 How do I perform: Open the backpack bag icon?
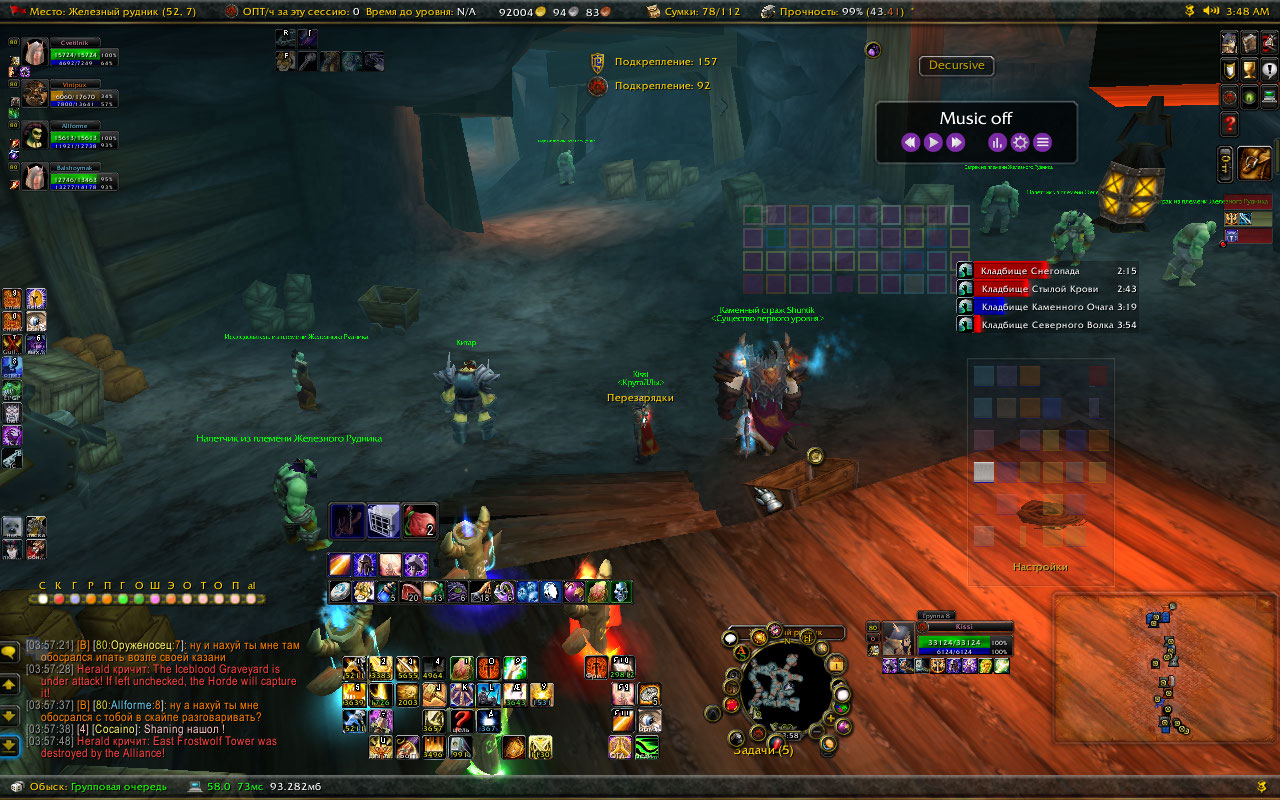[x=1254, y=163]
